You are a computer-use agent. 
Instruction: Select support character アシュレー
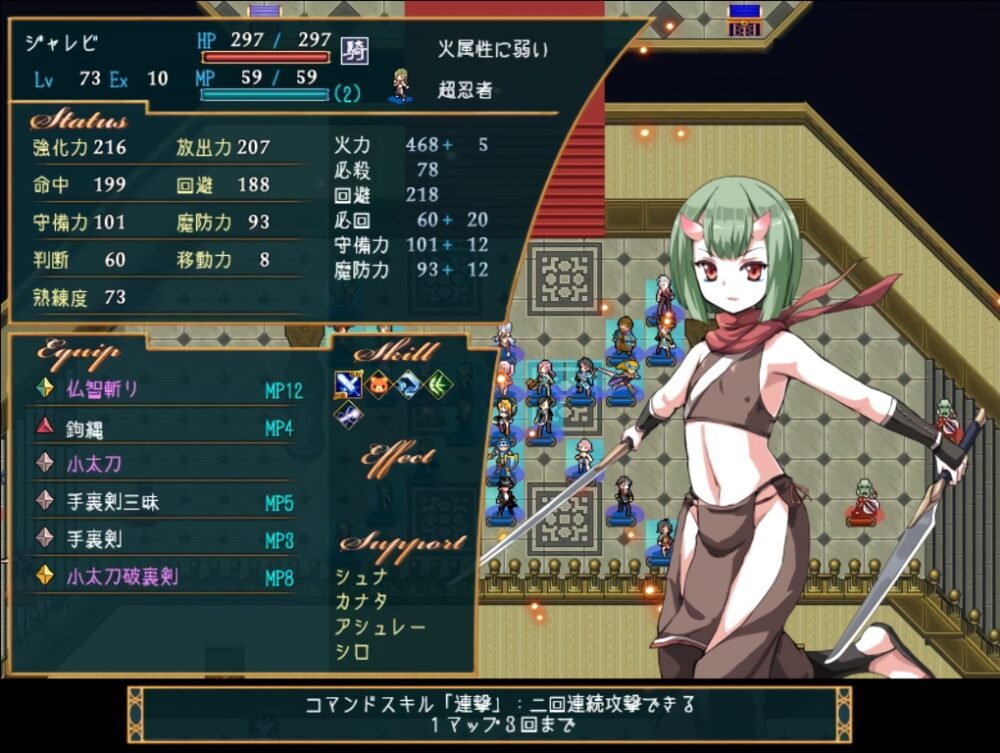click(x=381, y=627)
